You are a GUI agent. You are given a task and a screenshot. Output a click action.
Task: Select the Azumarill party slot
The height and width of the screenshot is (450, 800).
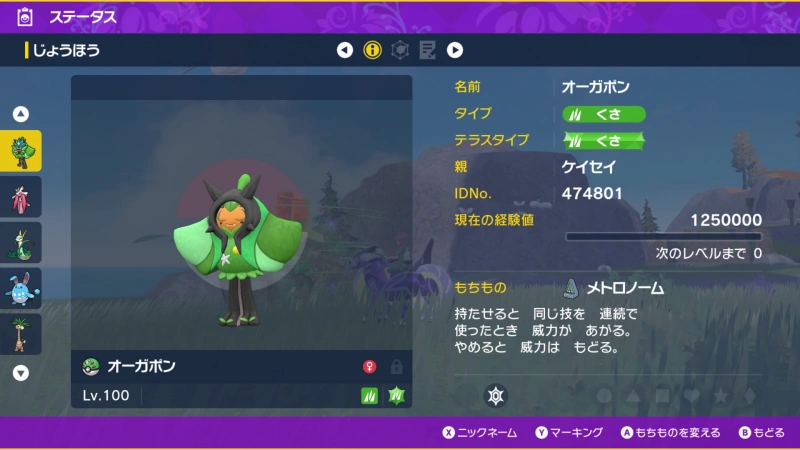click(21, 289)
